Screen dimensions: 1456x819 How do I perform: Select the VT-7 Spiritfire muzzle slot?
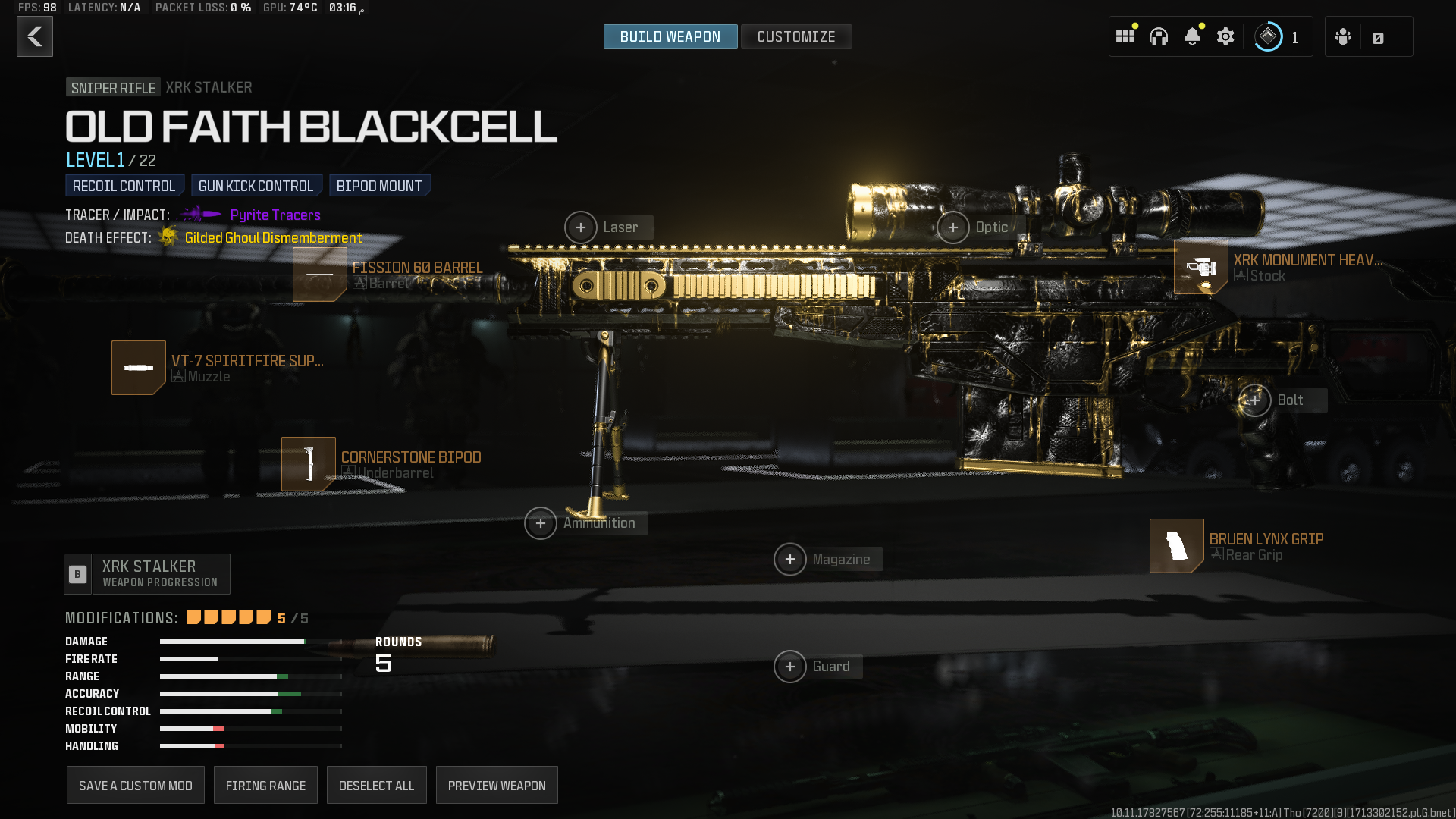pyautogui.click(x=139, y=368)
